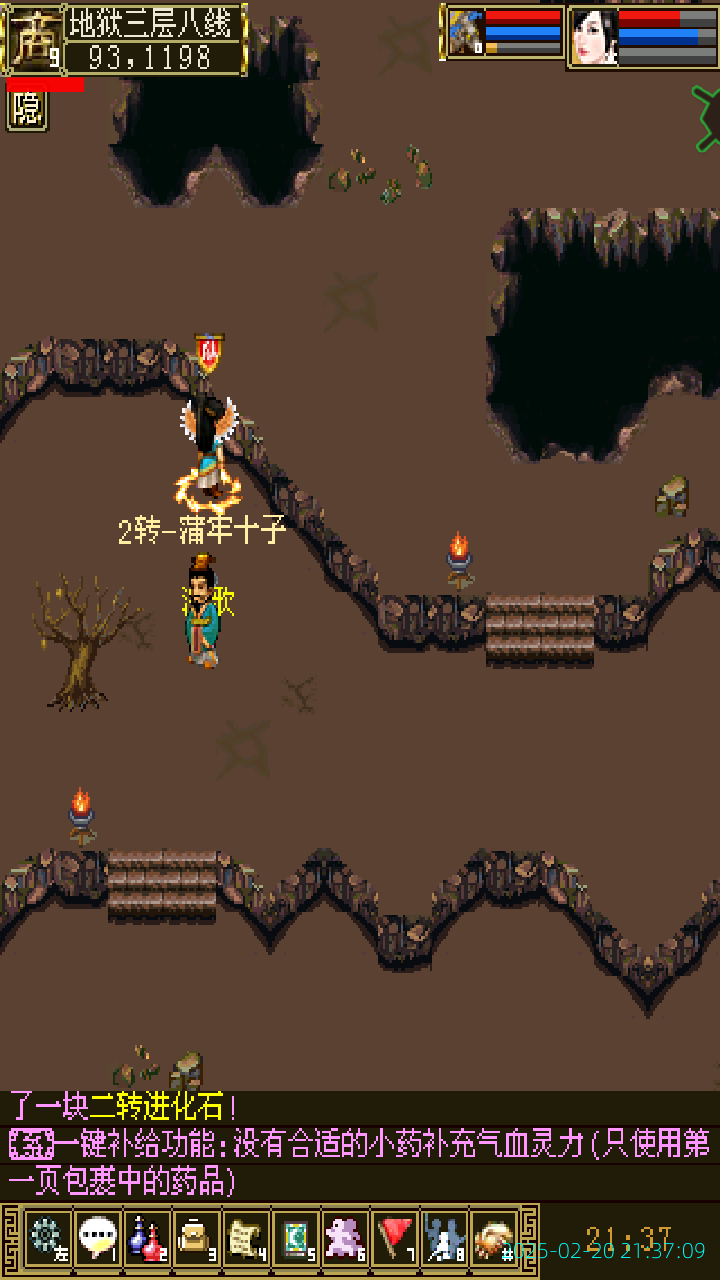Toggle the 隐 hide button

coord(27,110)
